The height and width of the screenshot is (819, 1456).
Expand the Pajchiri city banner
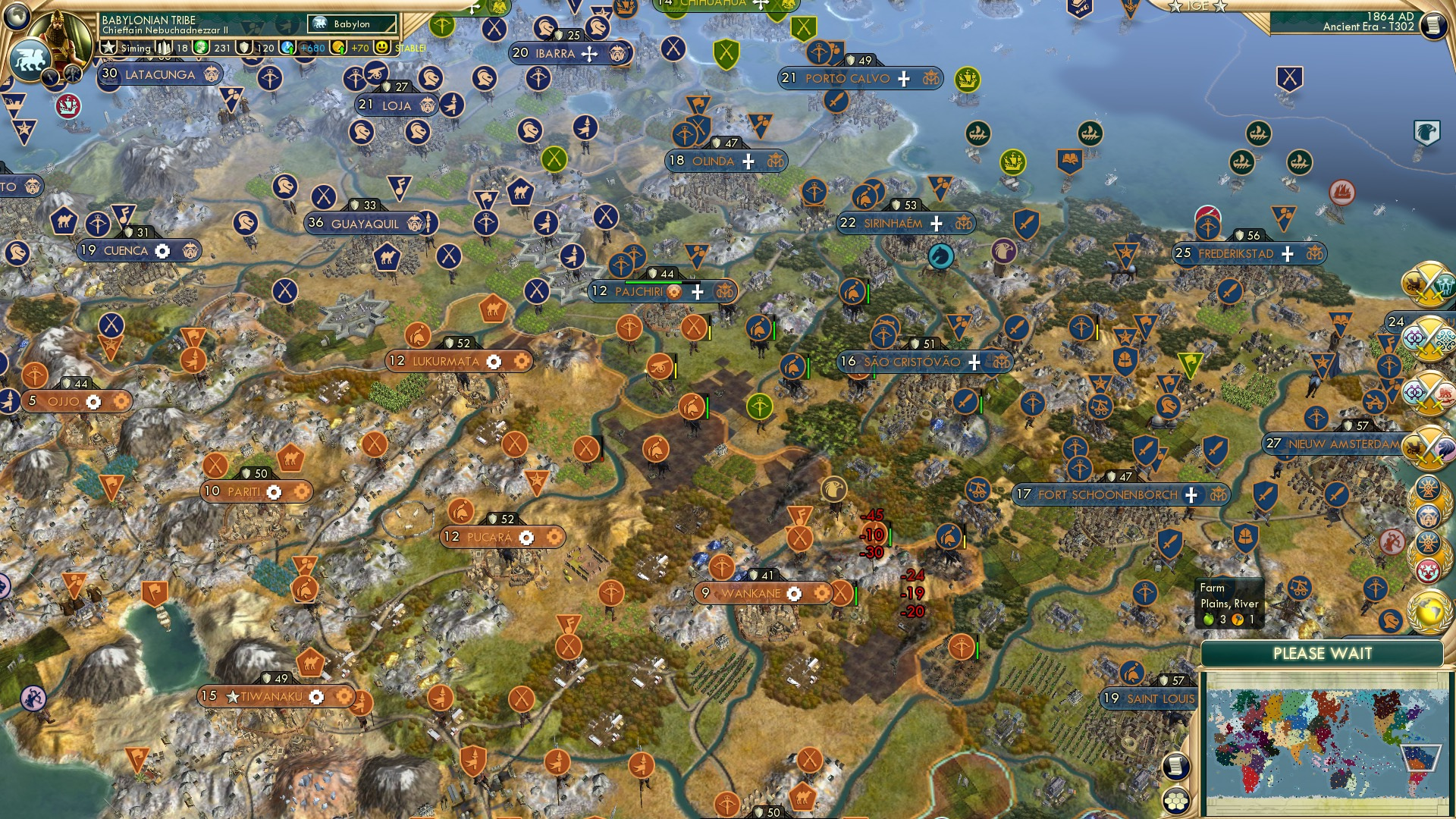(x=696, y=290)
